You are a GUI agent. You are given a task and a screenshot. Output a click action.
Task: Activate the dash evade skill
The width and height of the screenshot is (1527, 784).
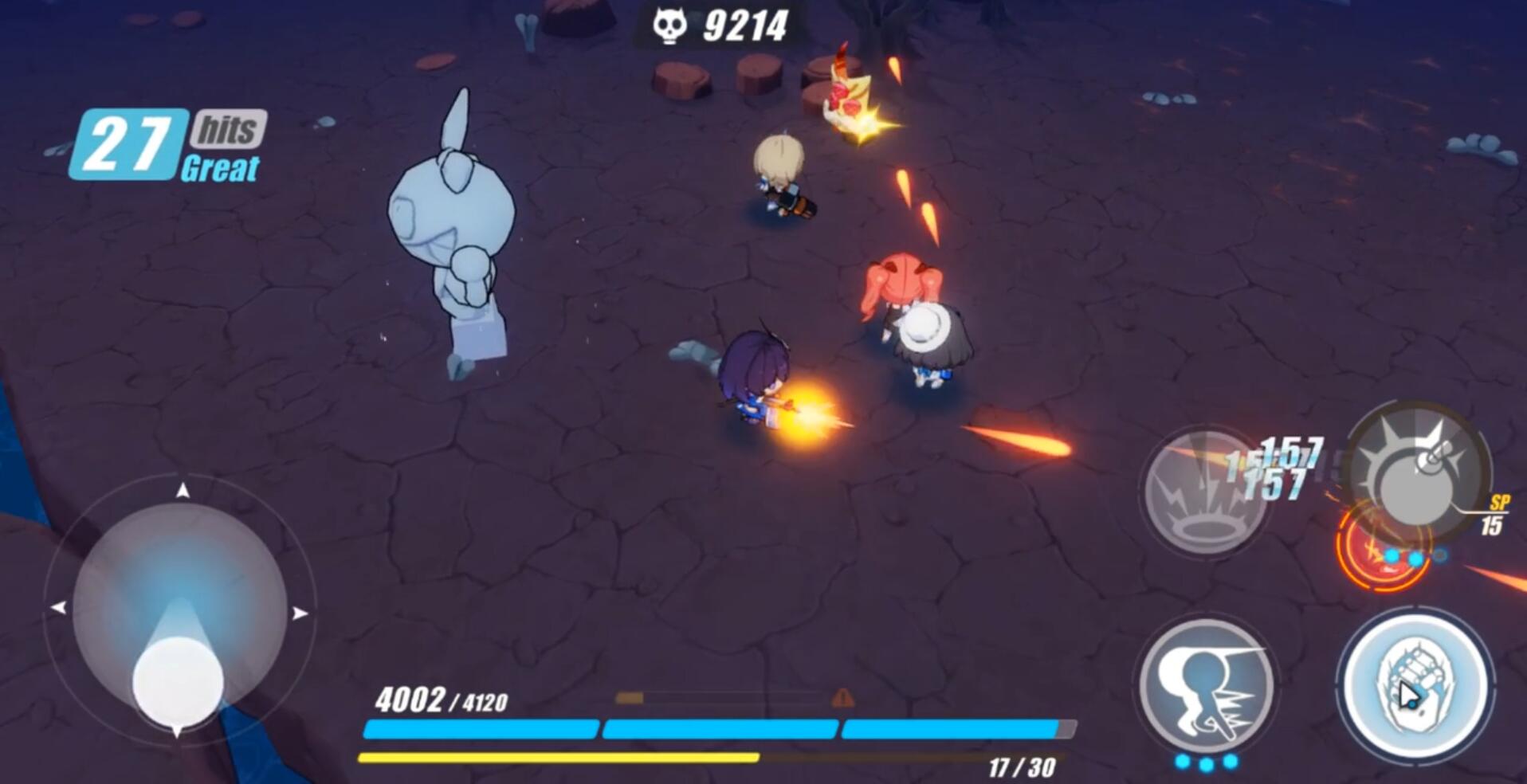[x=1206, y=687]
